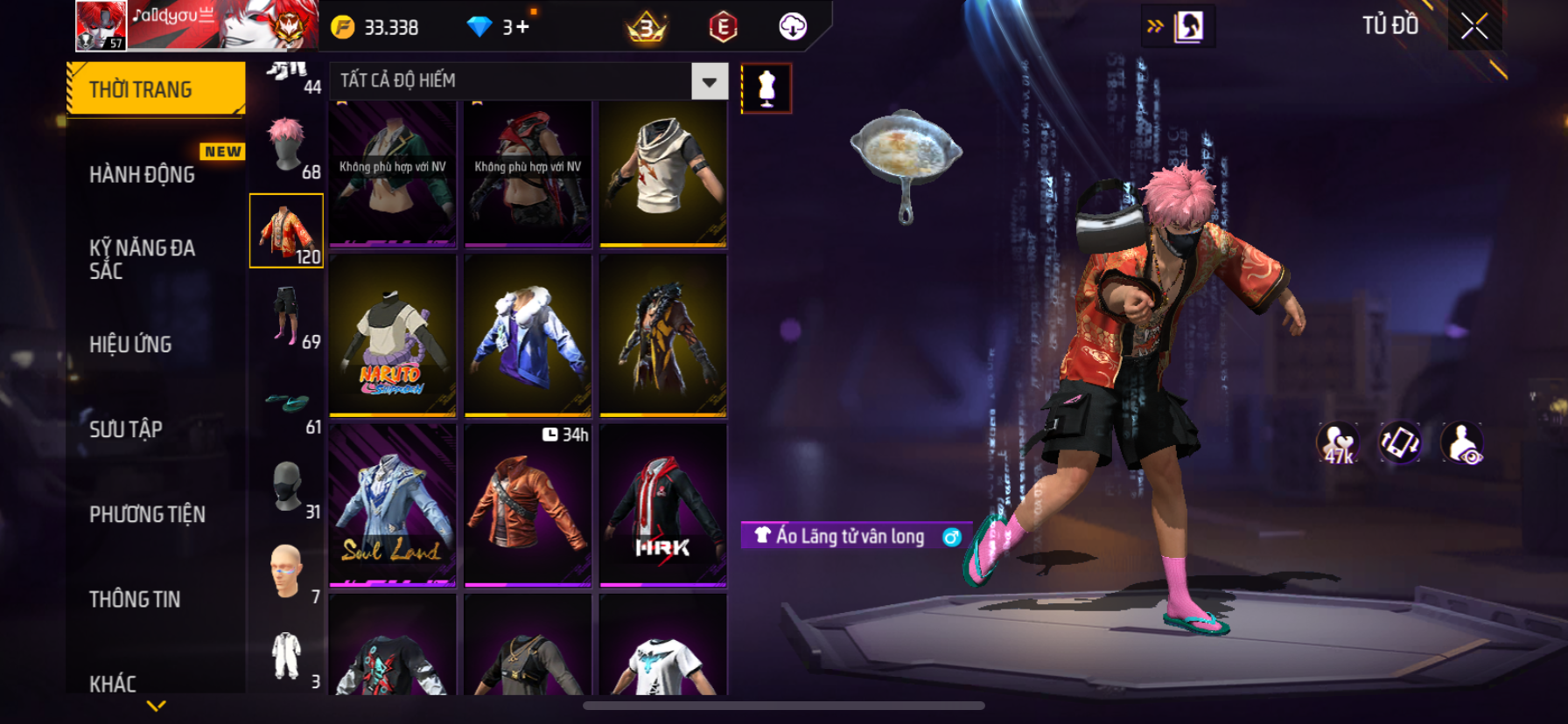Click the mannequin preview button
The height and width of the screenshot is (724, 1568).
[766, 88]
